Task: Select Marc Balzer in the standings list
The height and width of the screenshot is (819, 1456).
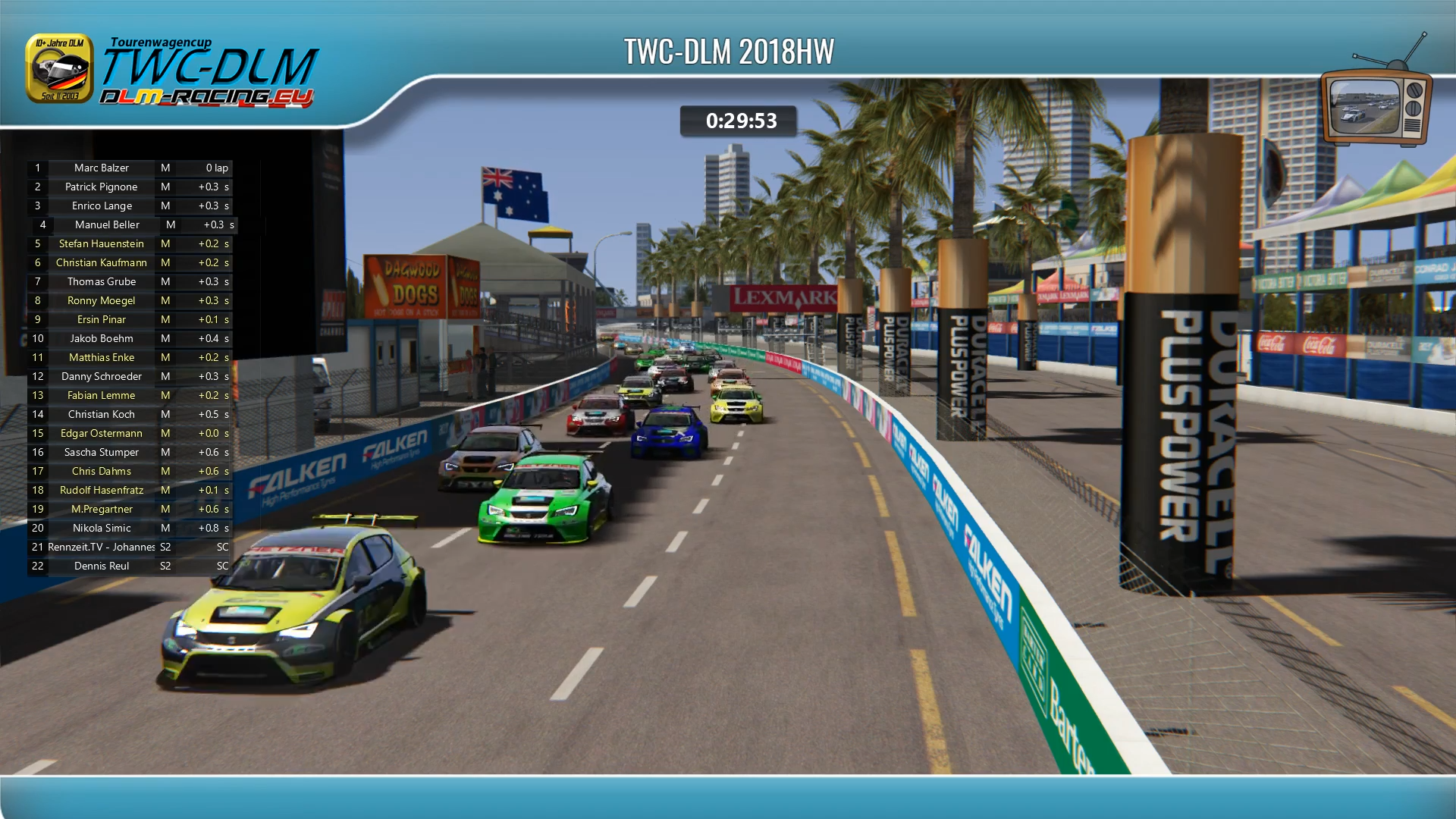Action: (x=102, y=168)
